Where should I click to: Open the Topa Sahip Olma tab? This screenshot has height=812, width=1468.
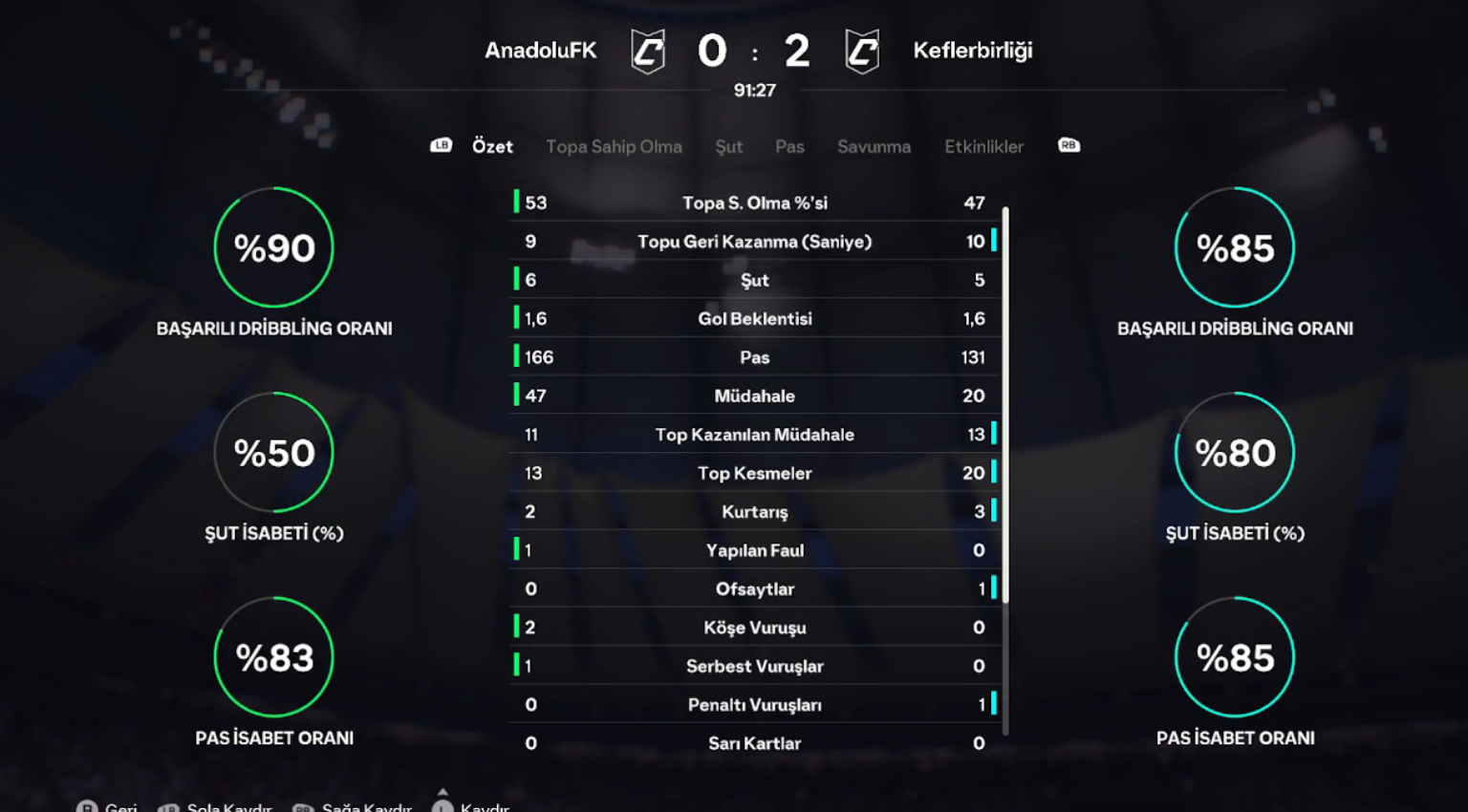614,146
